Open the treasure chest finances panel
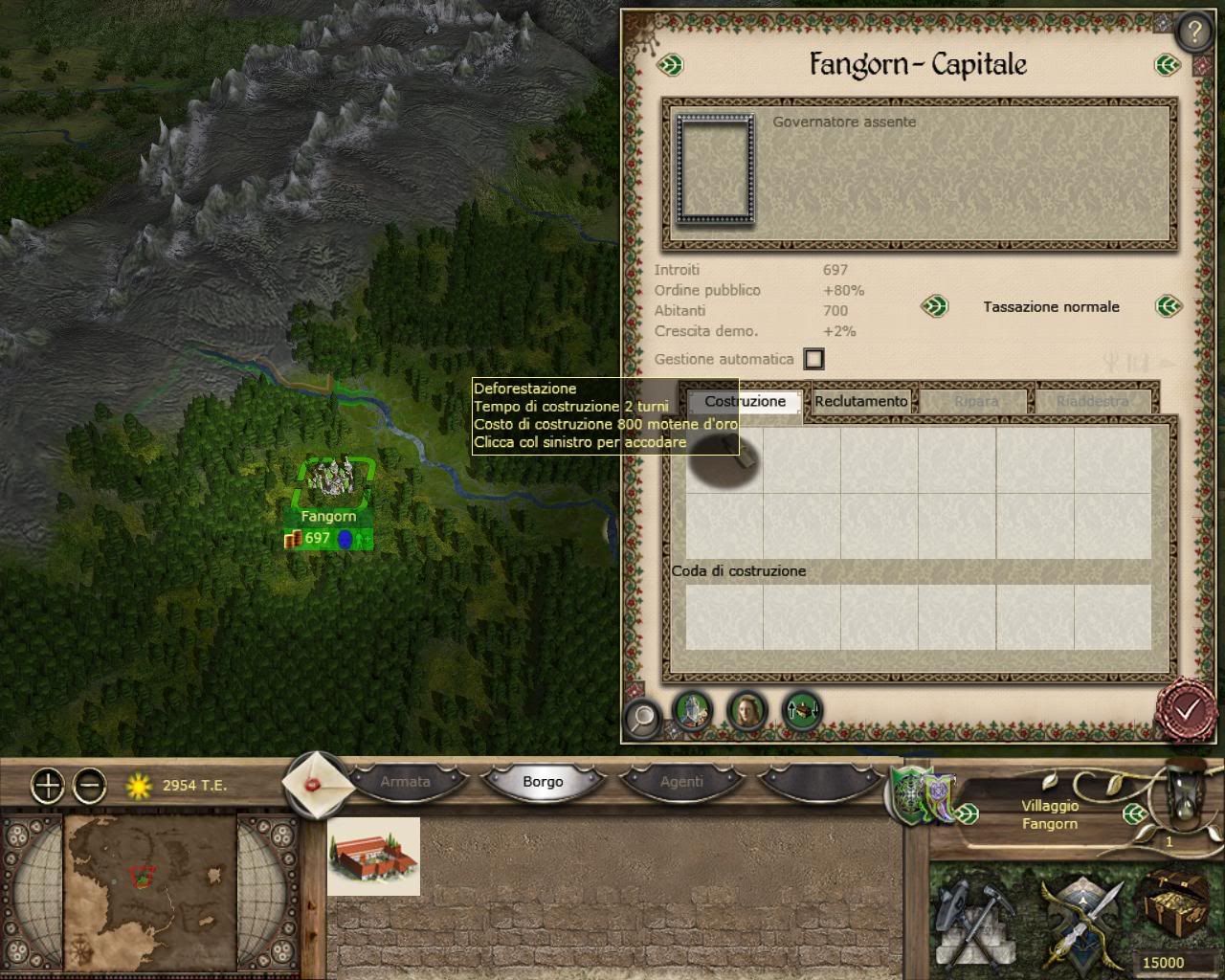This screenshot has width=1225, height=980. 1170,914
